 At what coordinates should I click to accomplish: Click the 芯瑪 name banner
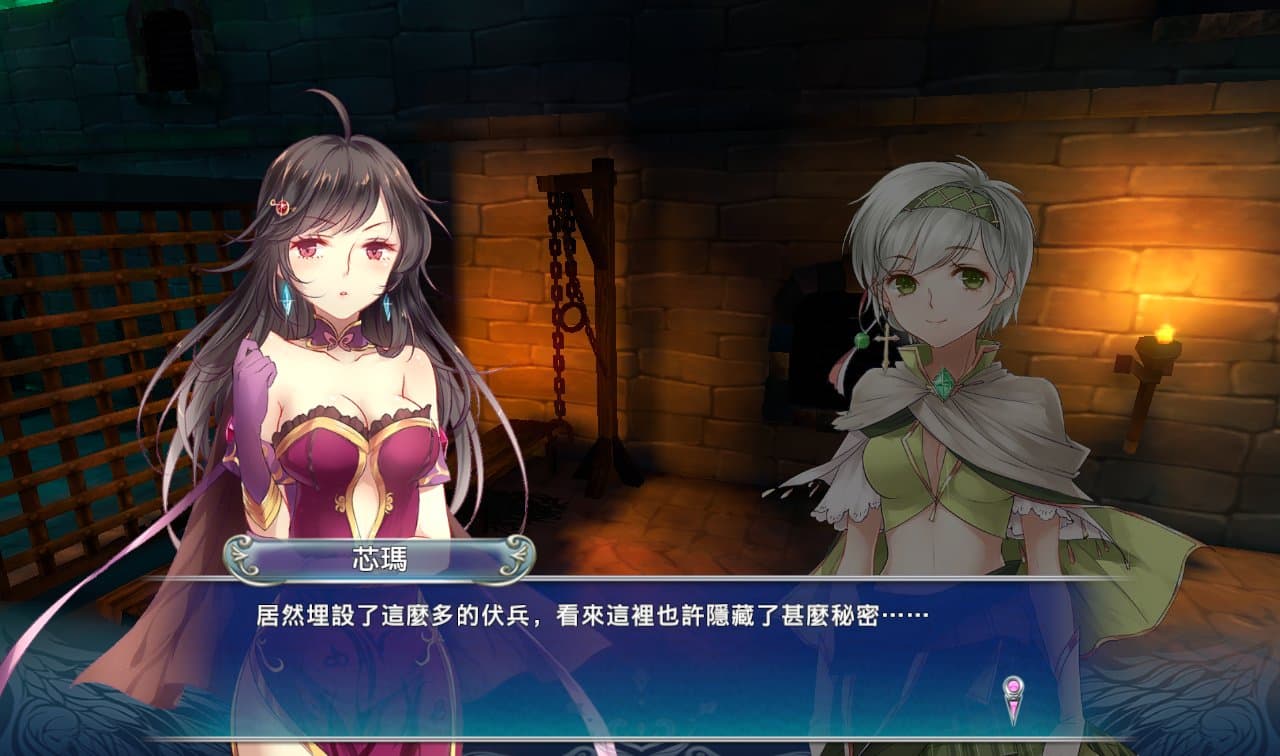tap(378, 556)
